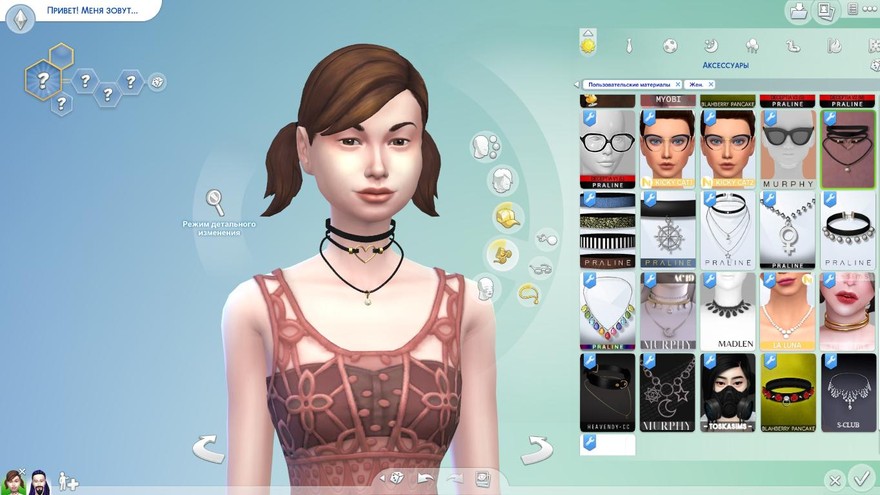The height and width of the screenshot is (495, 880).
Task: Select the Toskasims gas mask accessory
Action: [x=728, y=392]
